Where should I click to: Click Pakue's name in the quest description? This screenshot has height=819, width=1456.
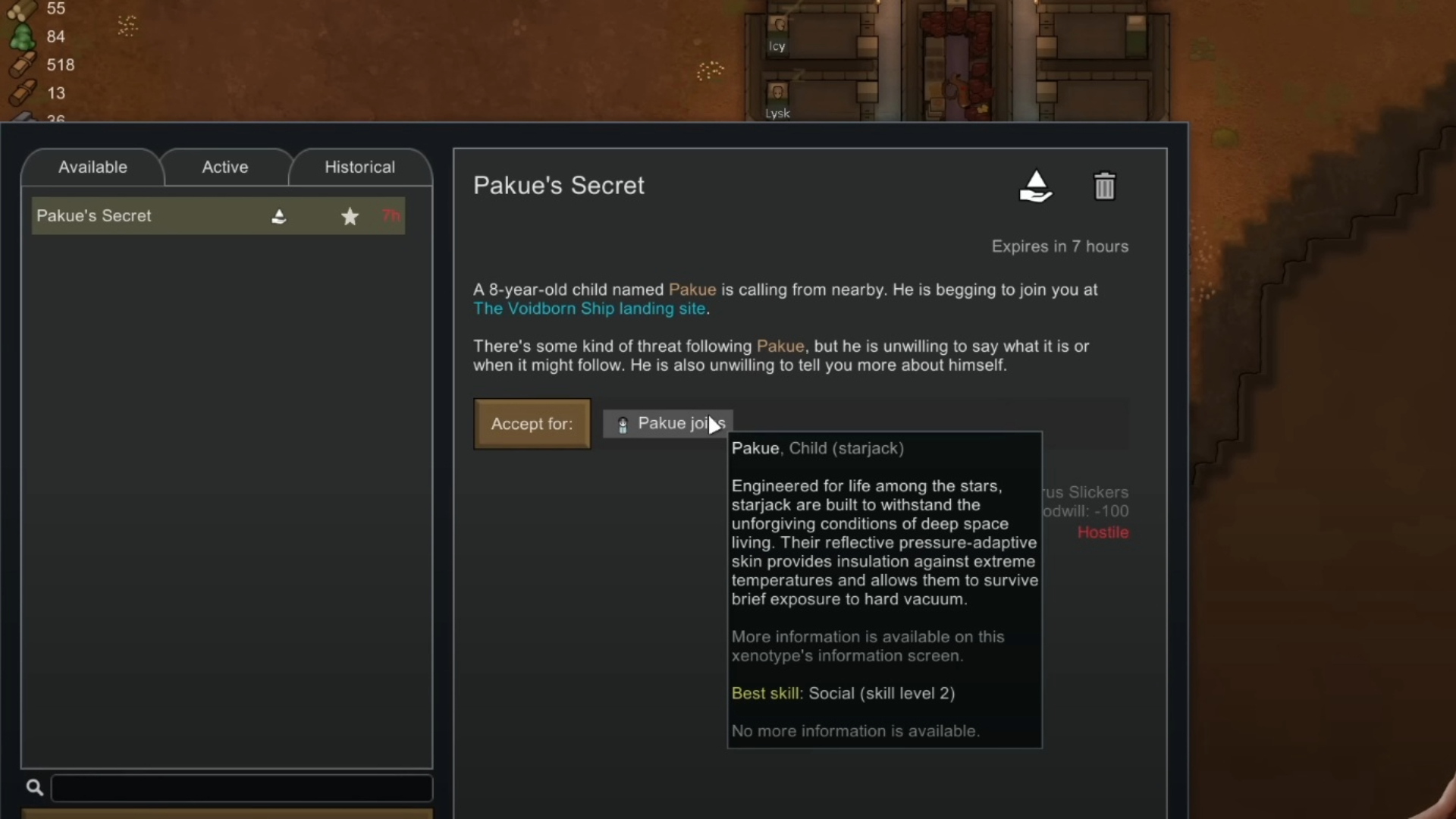(x=692, y=290)
